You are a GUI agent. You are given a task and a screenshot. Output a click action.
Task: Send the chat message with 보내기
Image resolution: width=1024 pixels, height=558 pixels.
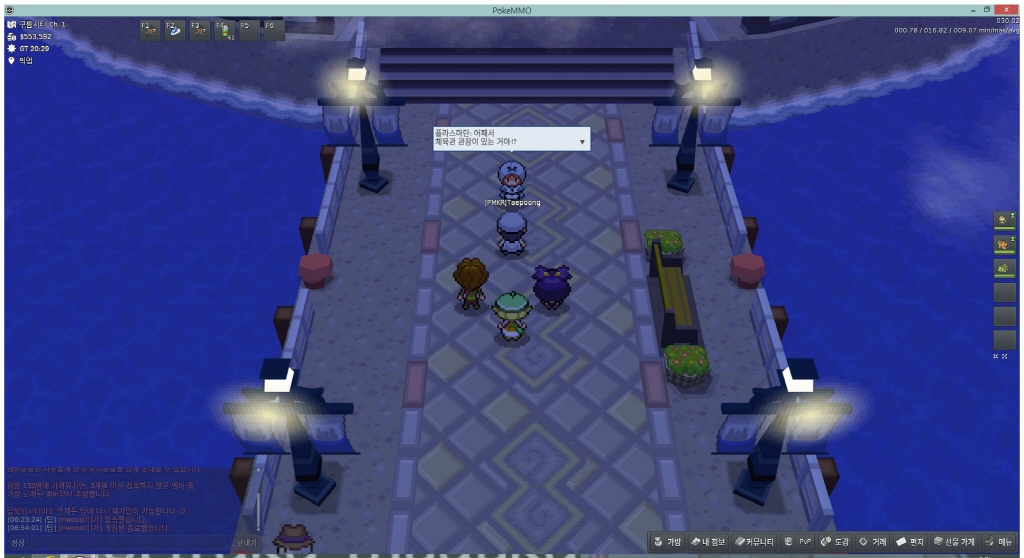pyautogui.click(x=246, y=543)
